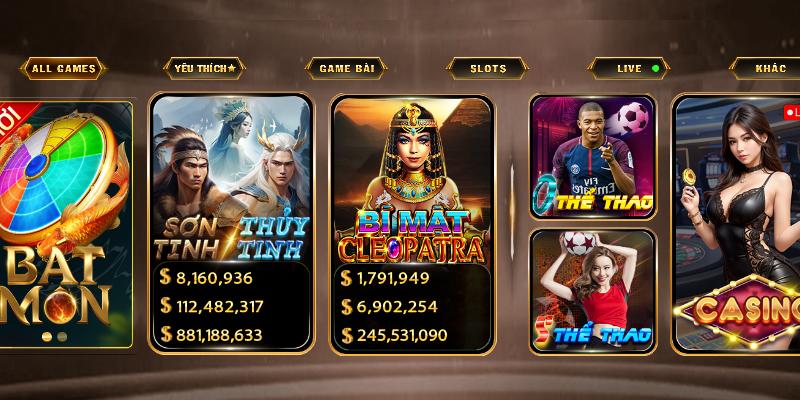This screenshot has height=400, width=800.
Task: Open the Yêu Thích favorites tab
Action: click(x=204, y=69)
